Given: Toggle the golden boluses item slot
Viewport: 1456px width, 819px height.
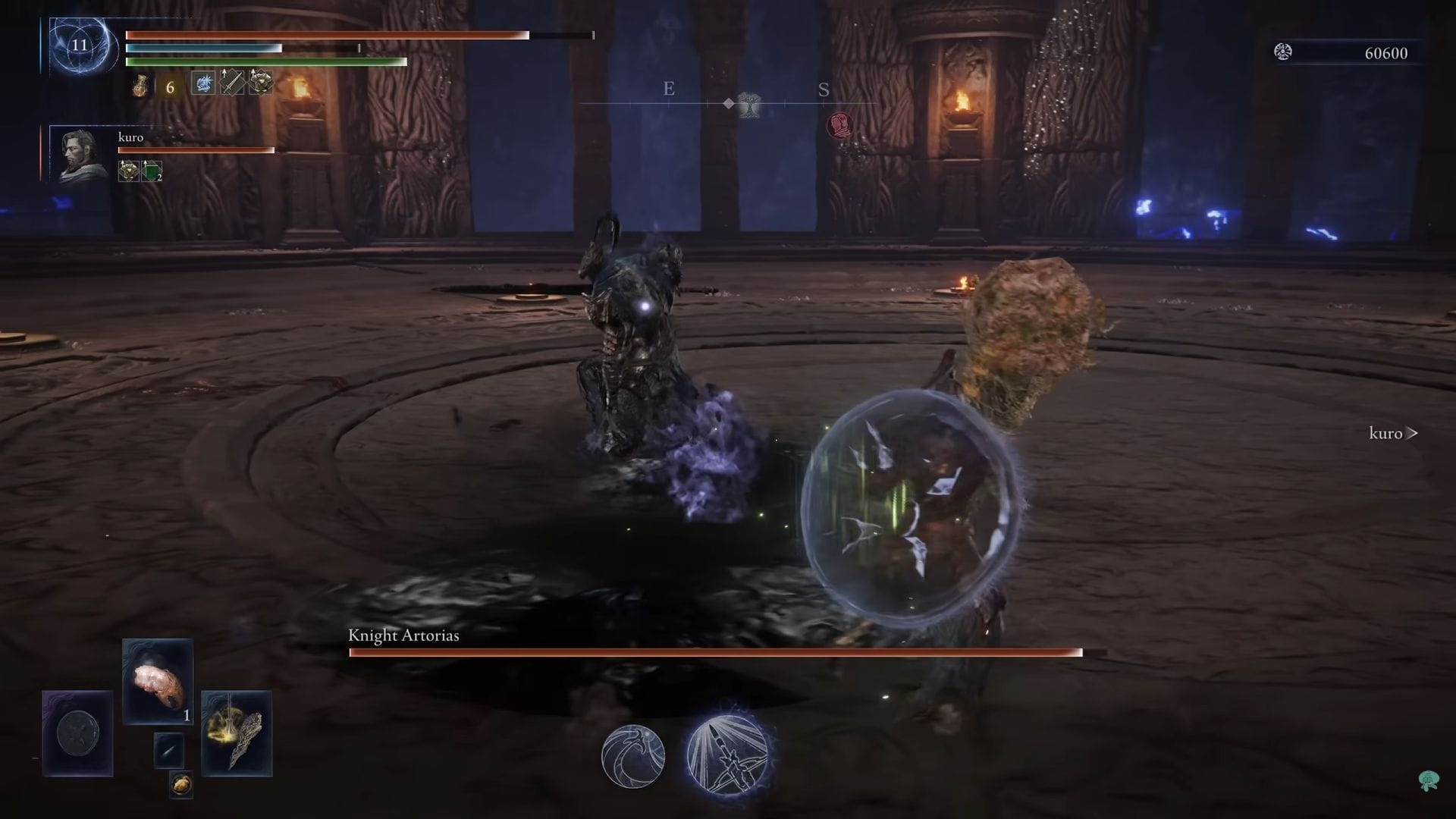Looking at the screenshot, I should (x=181, y=785).
